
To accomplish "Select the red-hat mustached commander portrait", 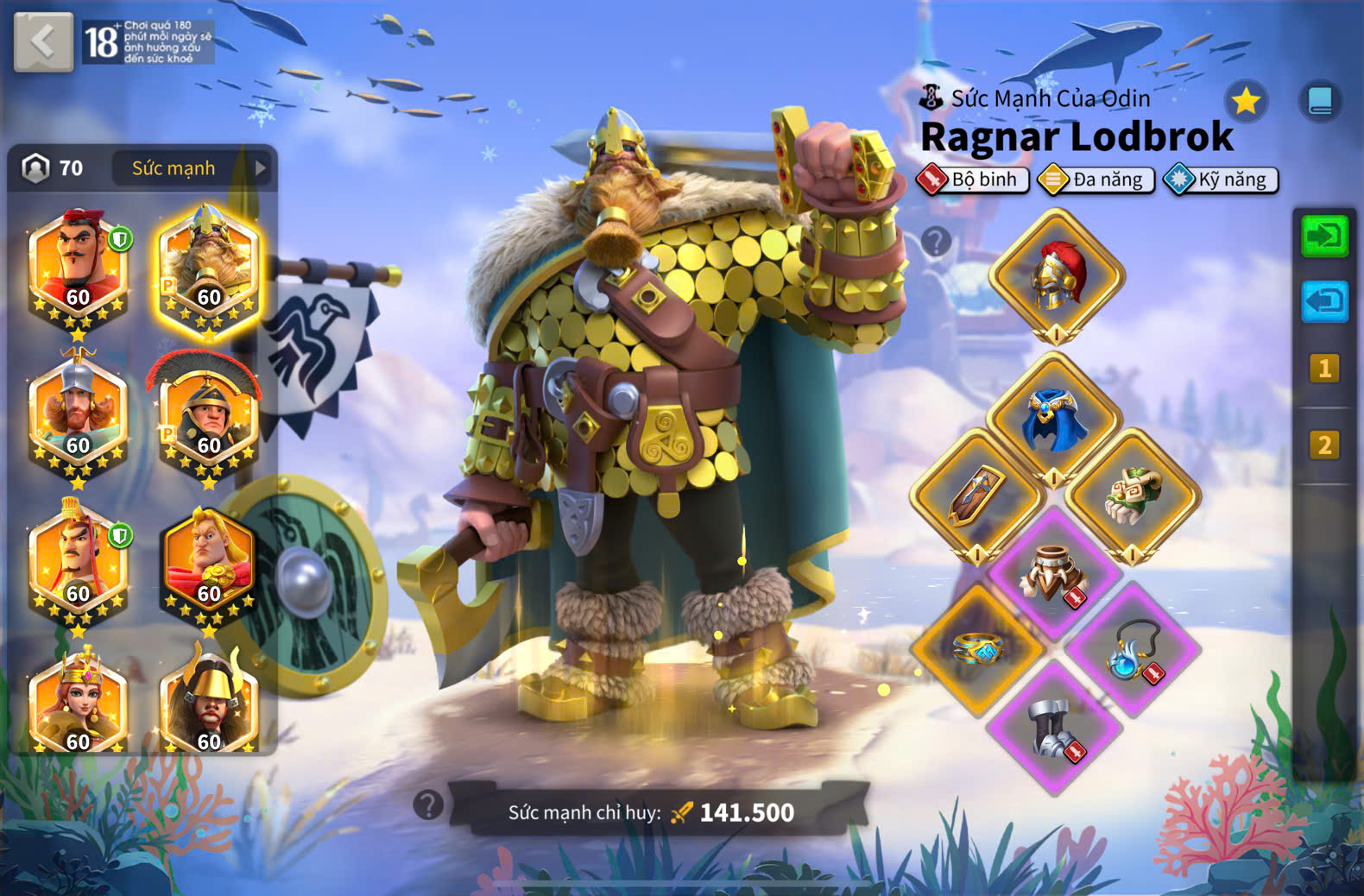I will click(78, 266).
